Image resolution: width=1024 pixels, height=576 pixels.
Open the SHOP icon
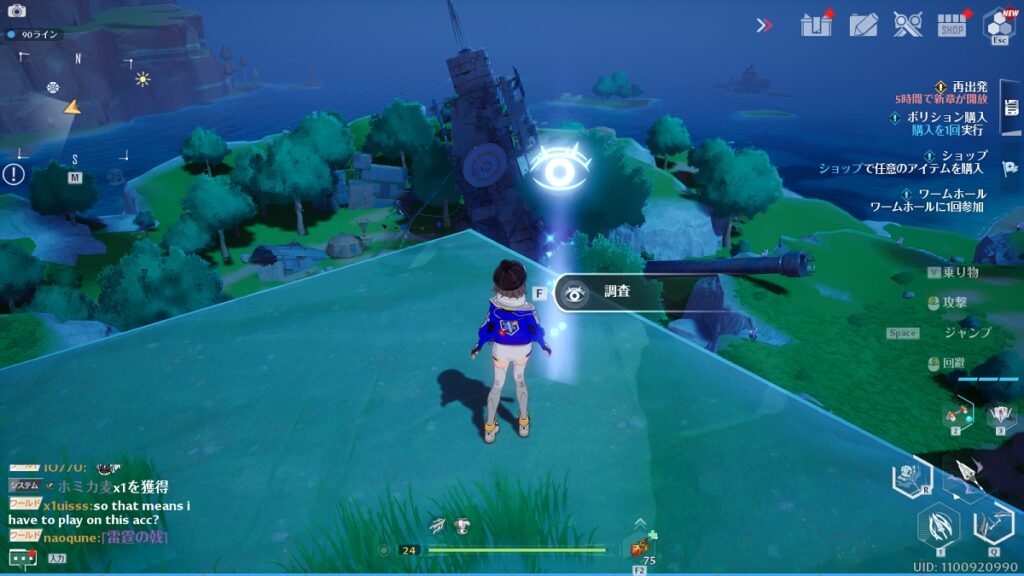click(x=952, y=24)
